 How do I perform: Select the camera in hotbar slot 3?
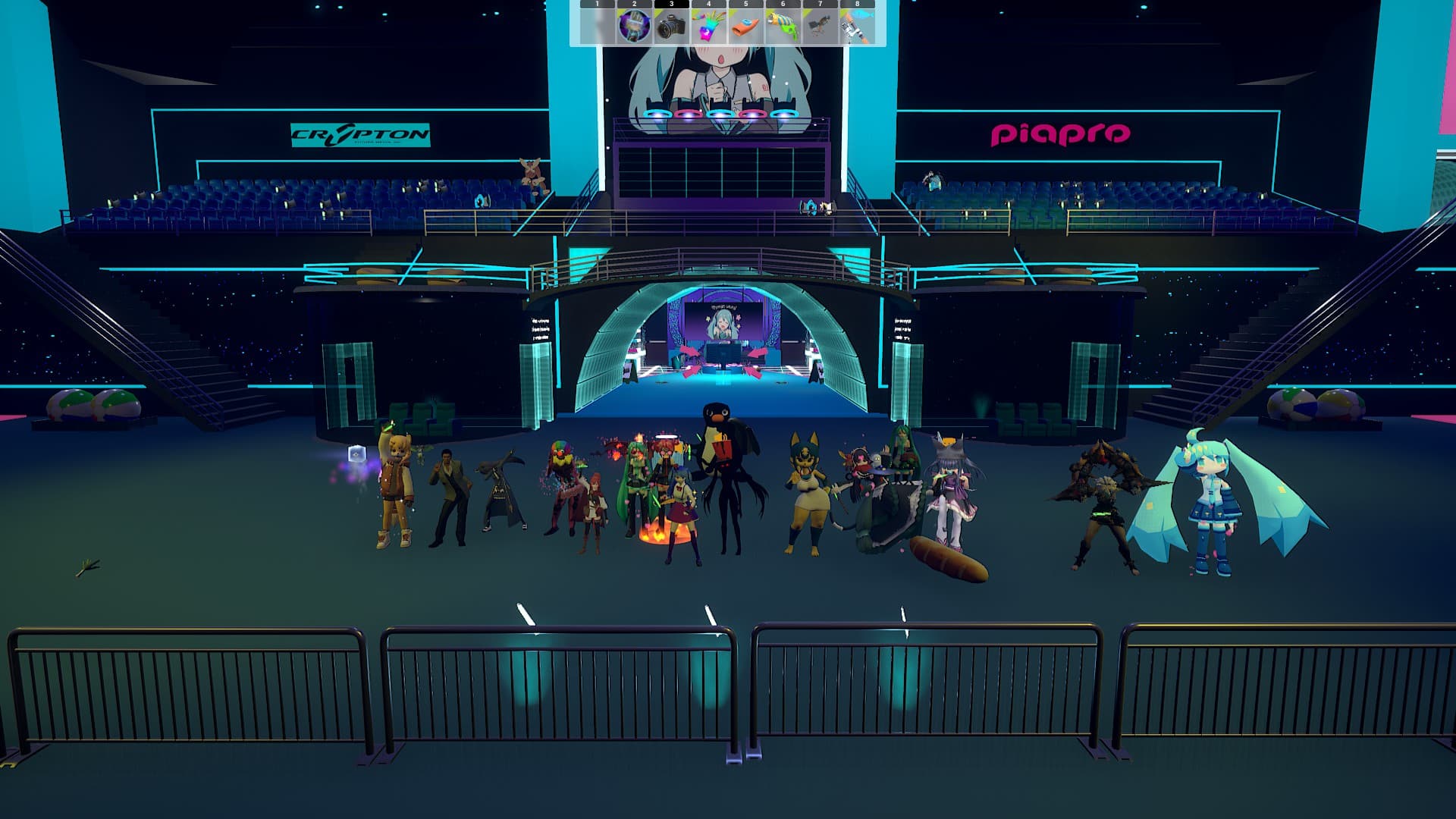pyautogui.click(x=671, y=27)
